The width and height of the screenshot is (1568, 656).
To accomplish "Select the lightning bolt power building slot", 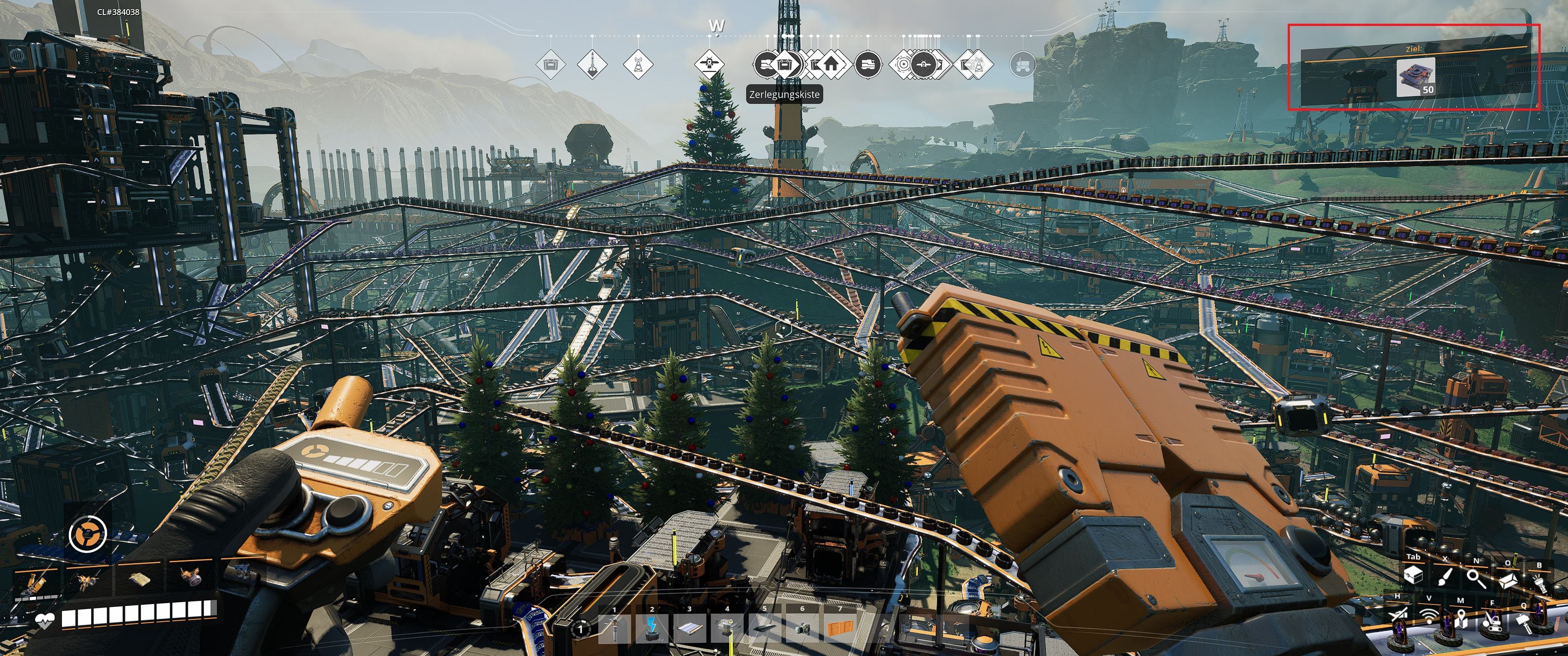I will (x=652, y=629).
